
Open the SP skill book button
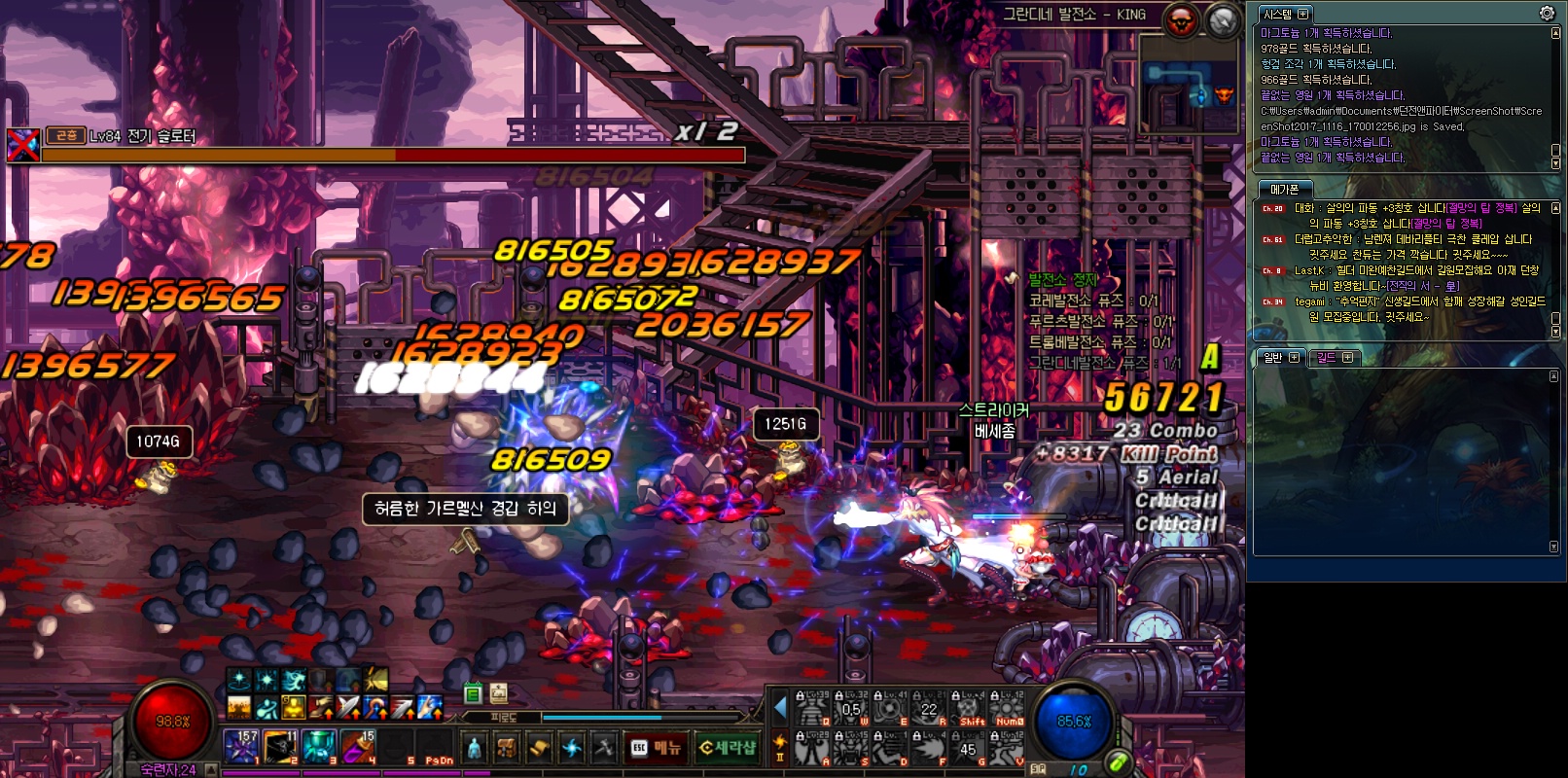coord(1038,768)
